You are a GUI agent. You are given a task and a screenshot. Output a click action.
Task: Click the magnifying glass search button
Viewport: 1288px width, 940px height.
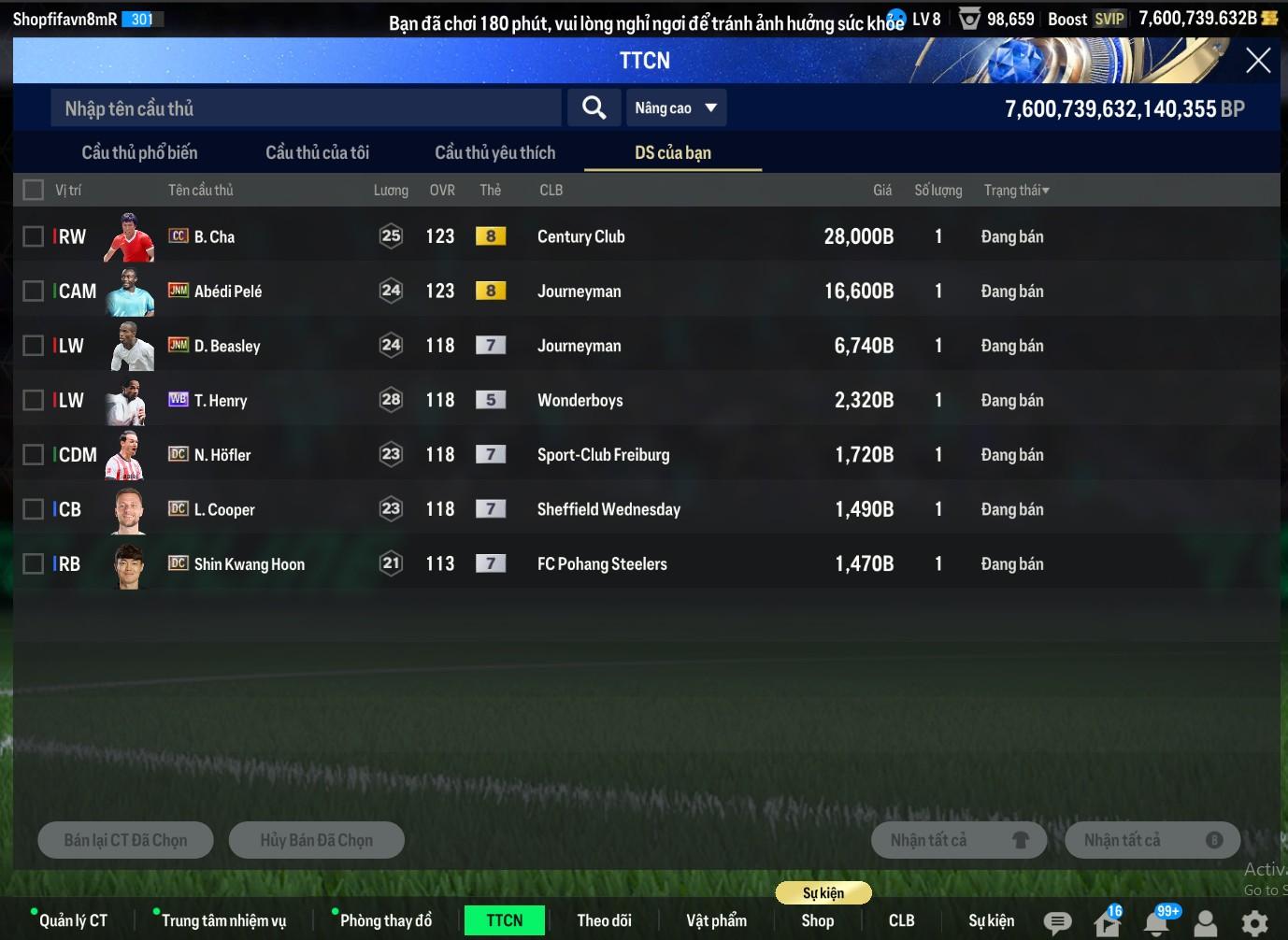tap(594, 107)
